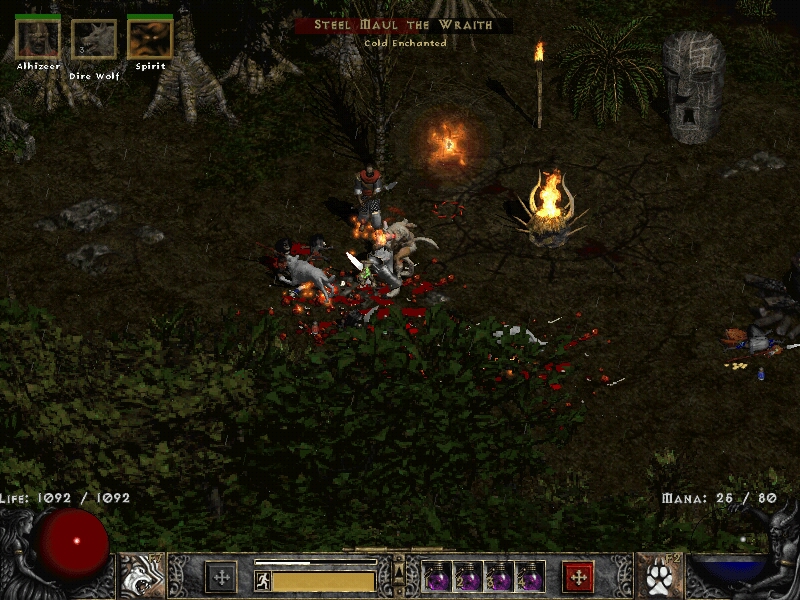
Task: Open the right skill wolf paw icon
Action: [x=658, y=576]
